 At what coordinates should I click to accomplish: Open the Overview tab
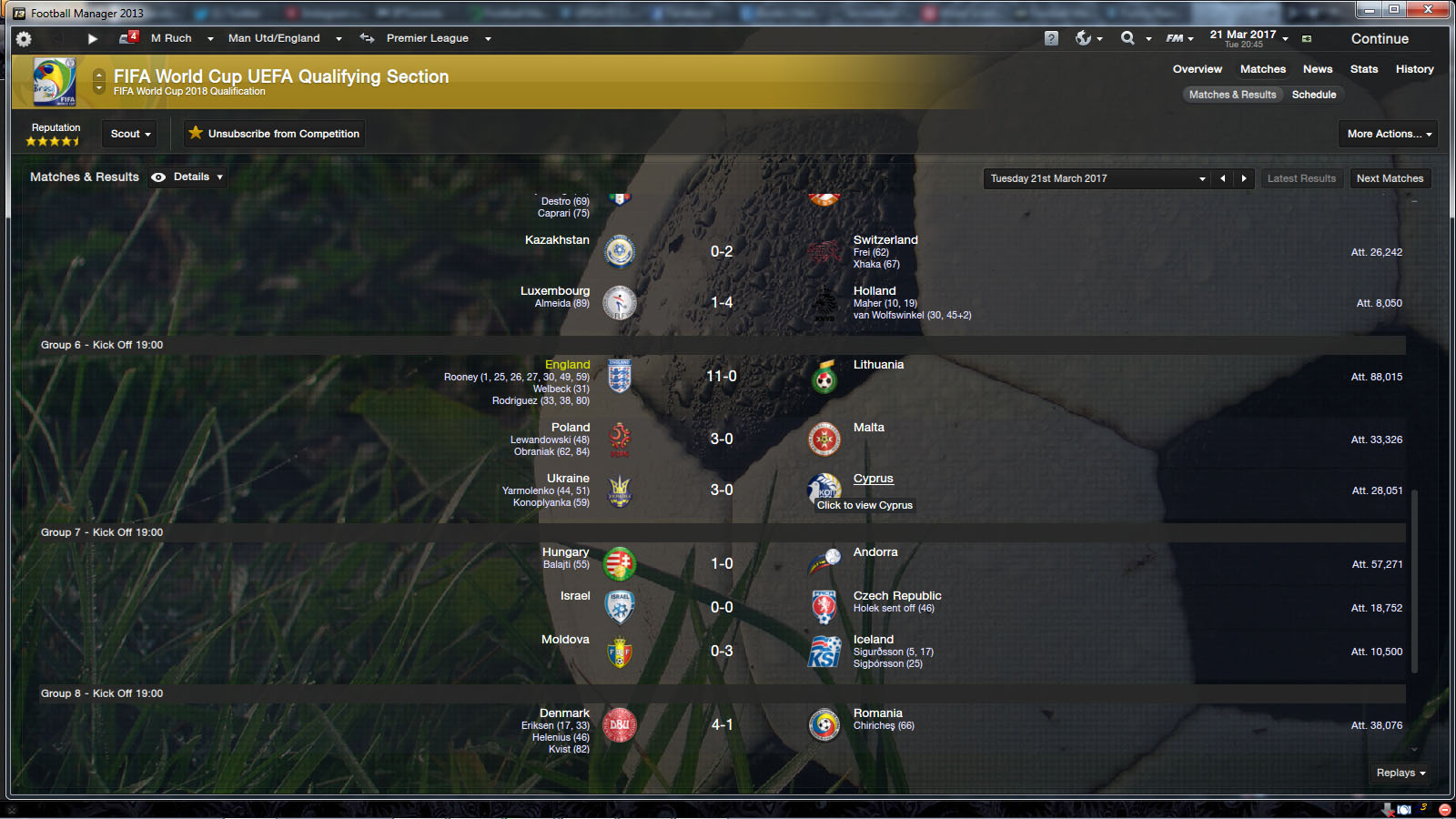pyautogui.click(x=1197, y=69)
